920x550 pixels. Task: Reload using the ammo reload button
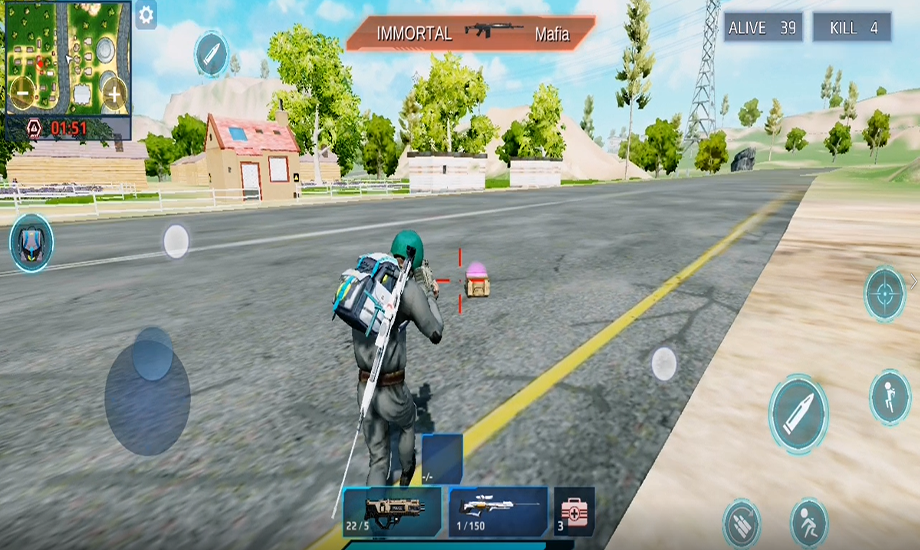[742, 524]
